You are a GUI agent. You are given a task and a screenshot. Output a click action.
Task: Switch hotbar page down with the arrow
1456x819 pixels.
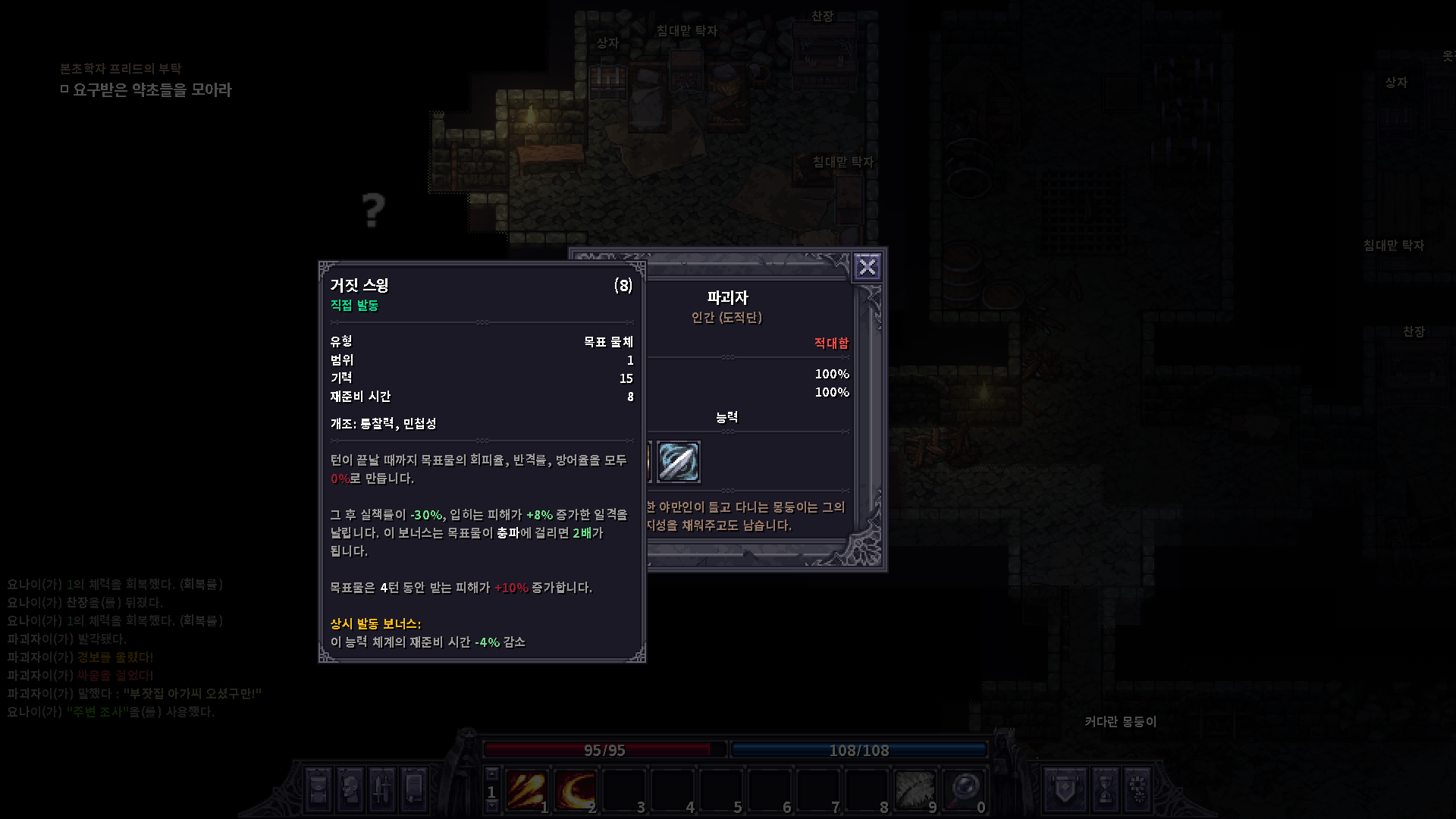point(491,807)
